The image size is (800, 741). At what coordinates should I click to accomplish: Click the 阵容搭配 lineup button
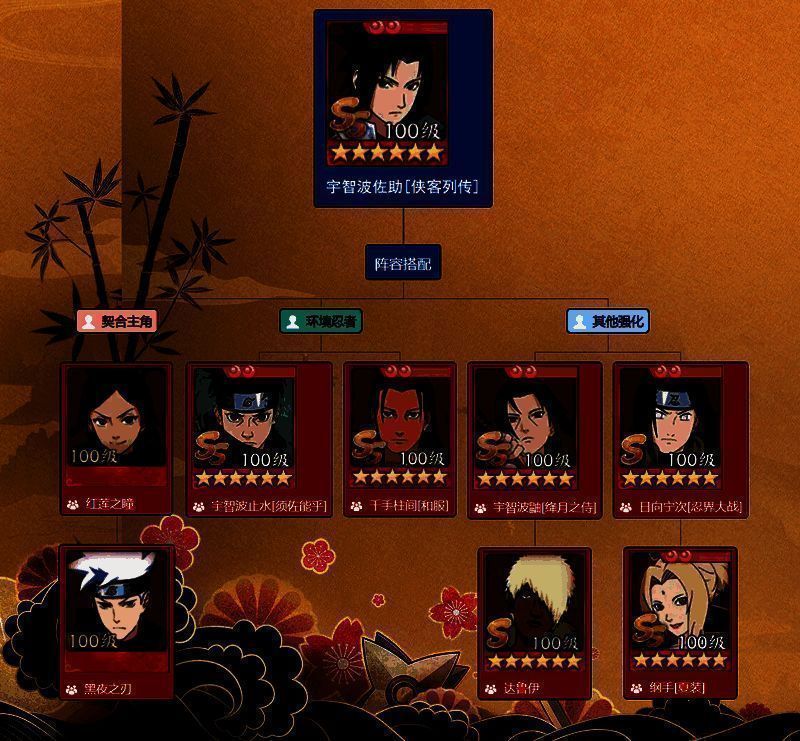click(x=402, y=264)
